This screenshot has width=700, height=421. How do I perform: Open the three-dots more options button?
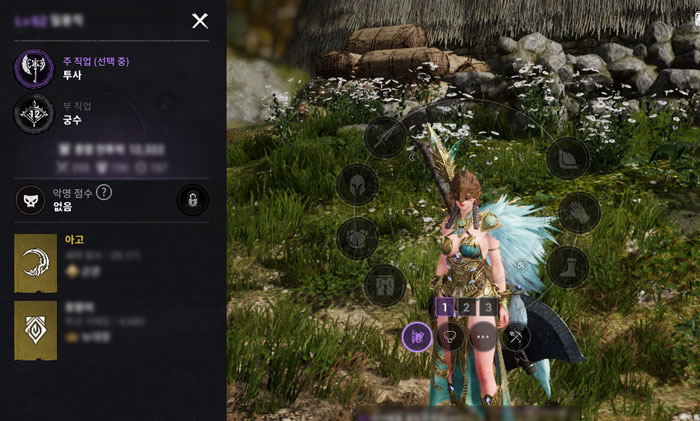click(484, 337)
